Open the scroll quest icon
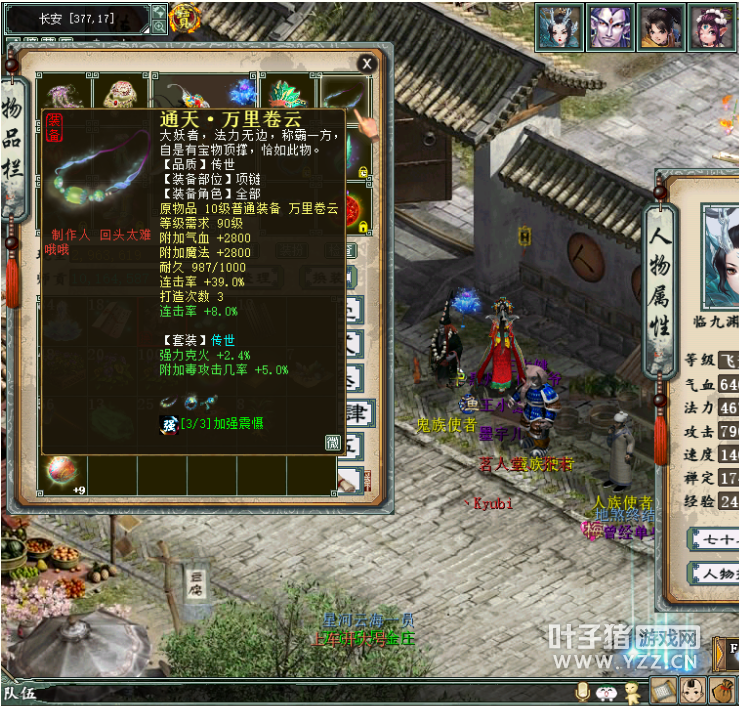This screenshot has height=706, width=739. pos(662,690)
